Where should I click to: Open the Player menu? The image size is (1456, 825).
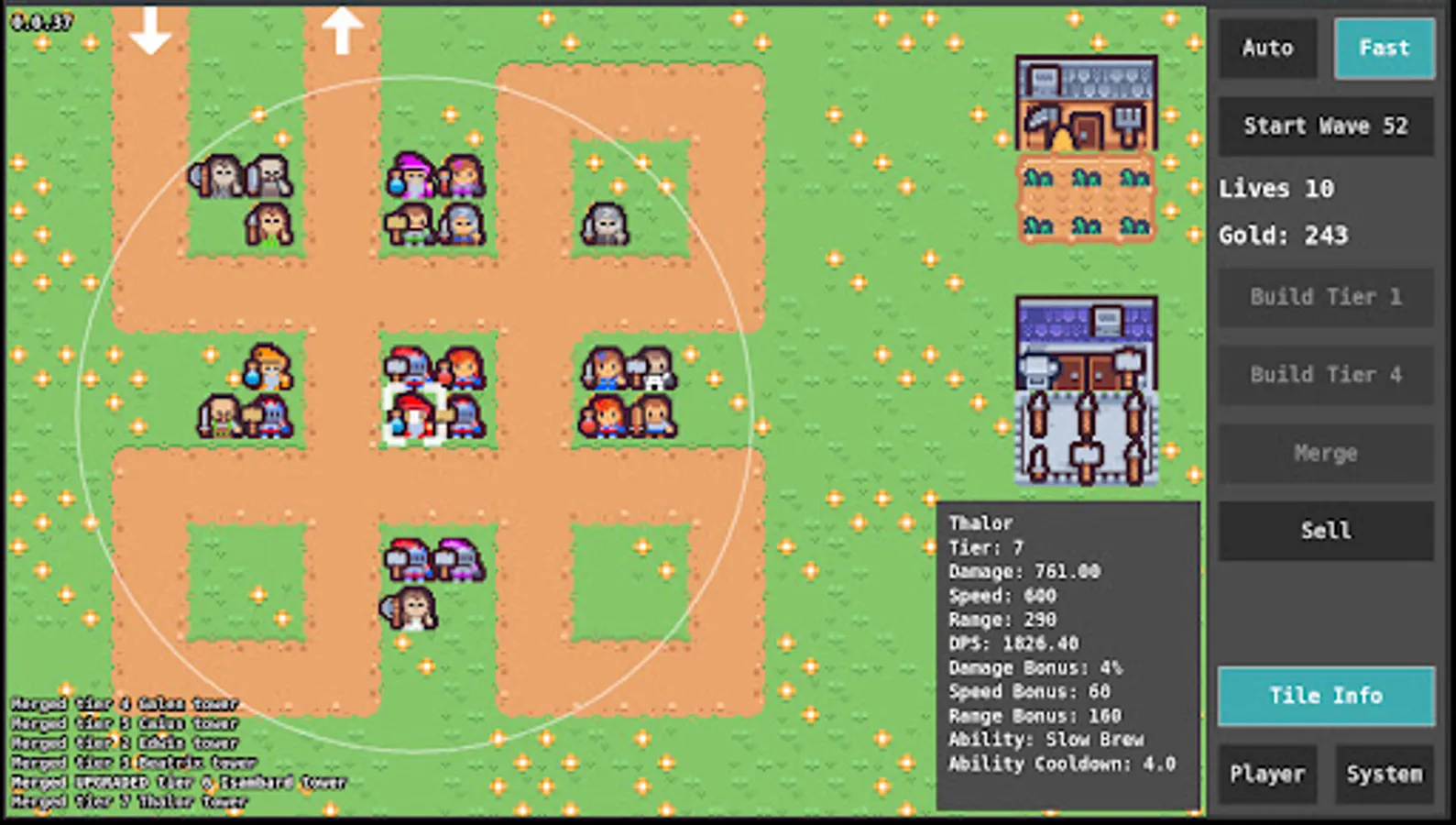(x=1268, y=774)
